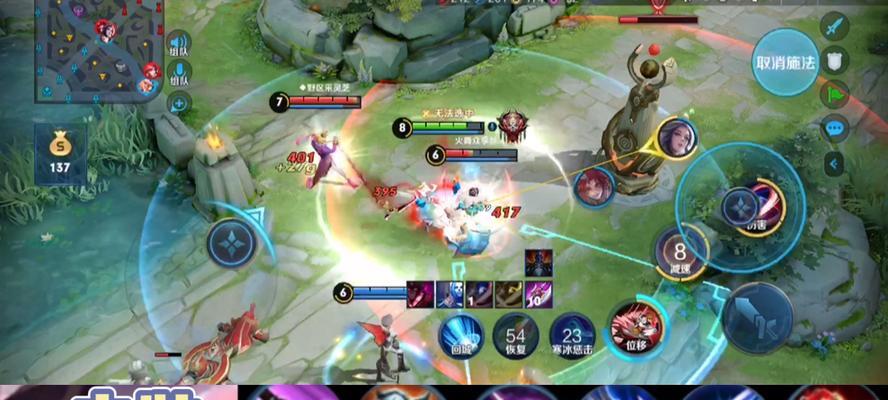
Task: Open the blue chat message bubble
Action: [x=835, y=128]
